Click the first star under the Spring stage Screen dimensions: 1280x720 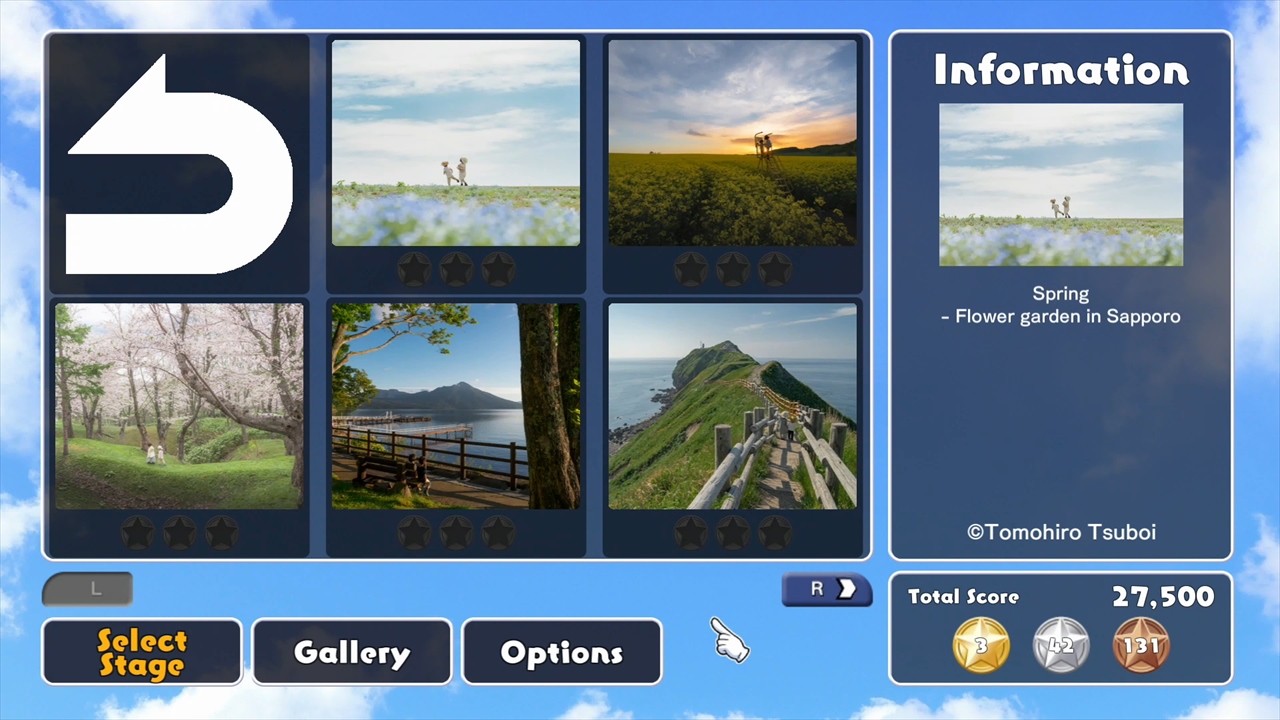pyautogui.click(x=414, y=267)
